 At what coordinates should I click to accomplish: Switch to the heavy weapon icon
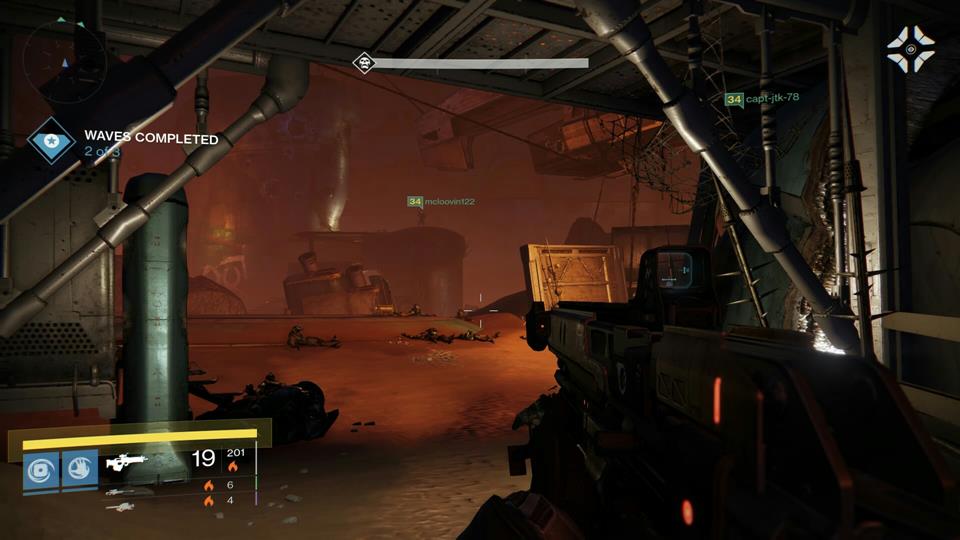pyautogui.click(x=119, y=507)
